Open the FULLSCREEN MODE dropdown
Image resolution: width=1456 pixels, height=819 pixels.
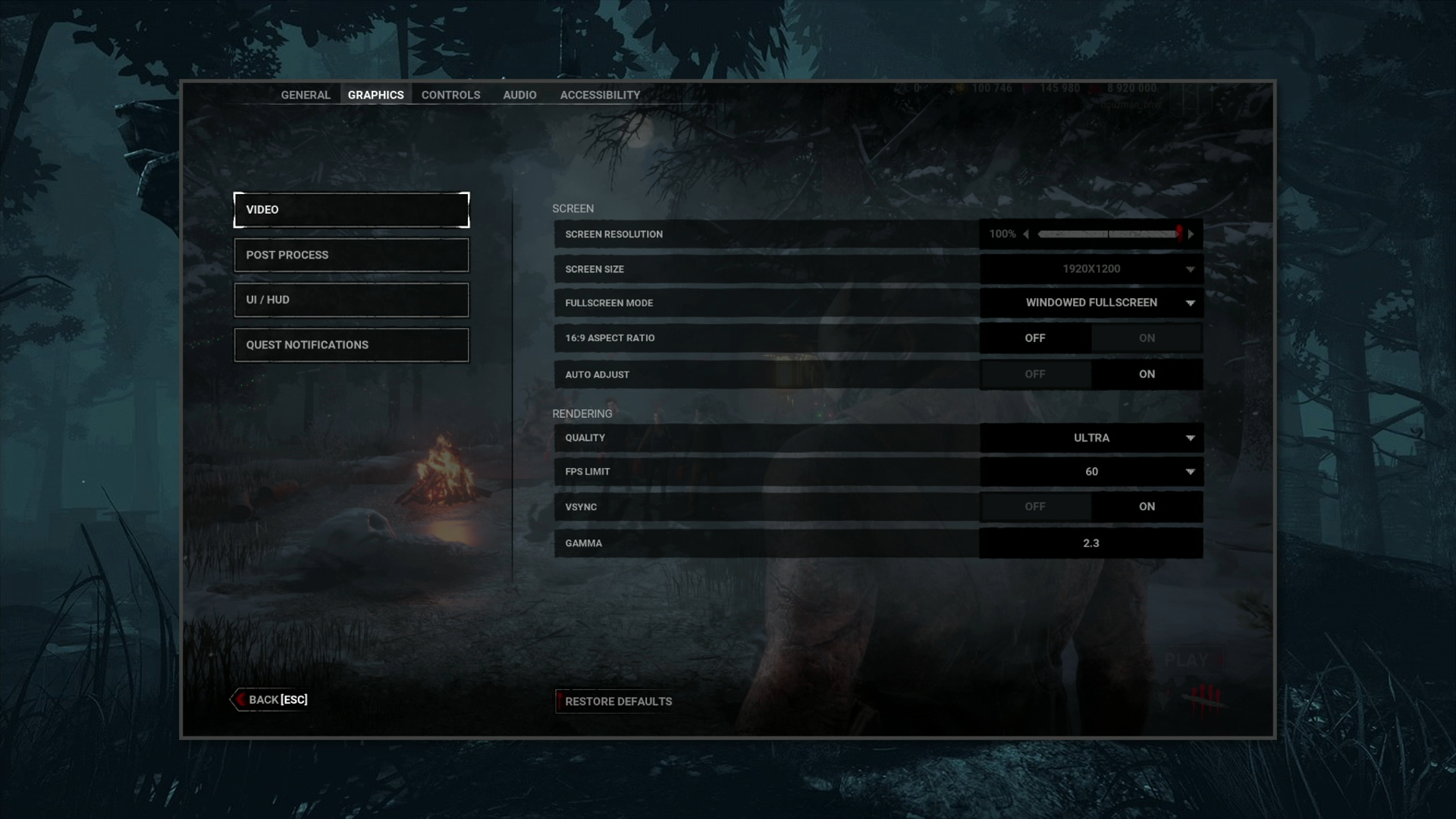1191,303
